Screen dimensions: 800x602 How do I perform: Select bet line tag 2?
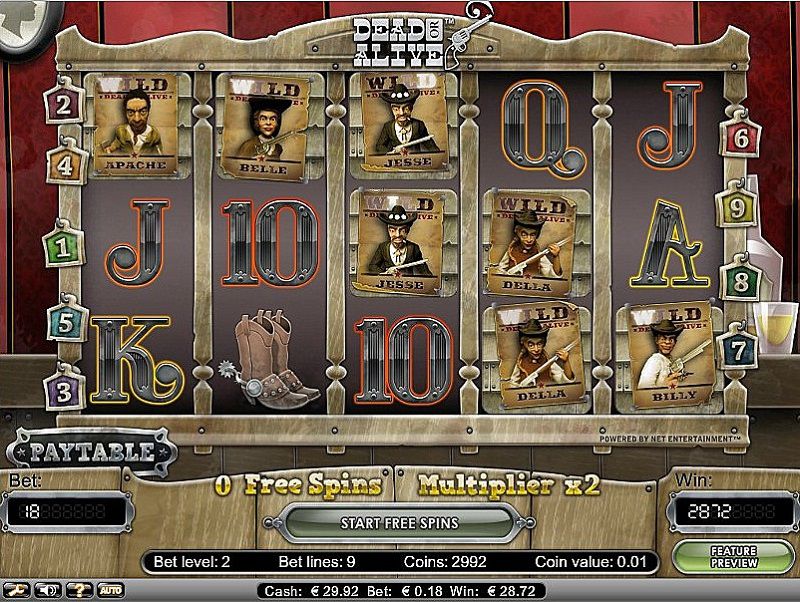(x=63, y=104)
